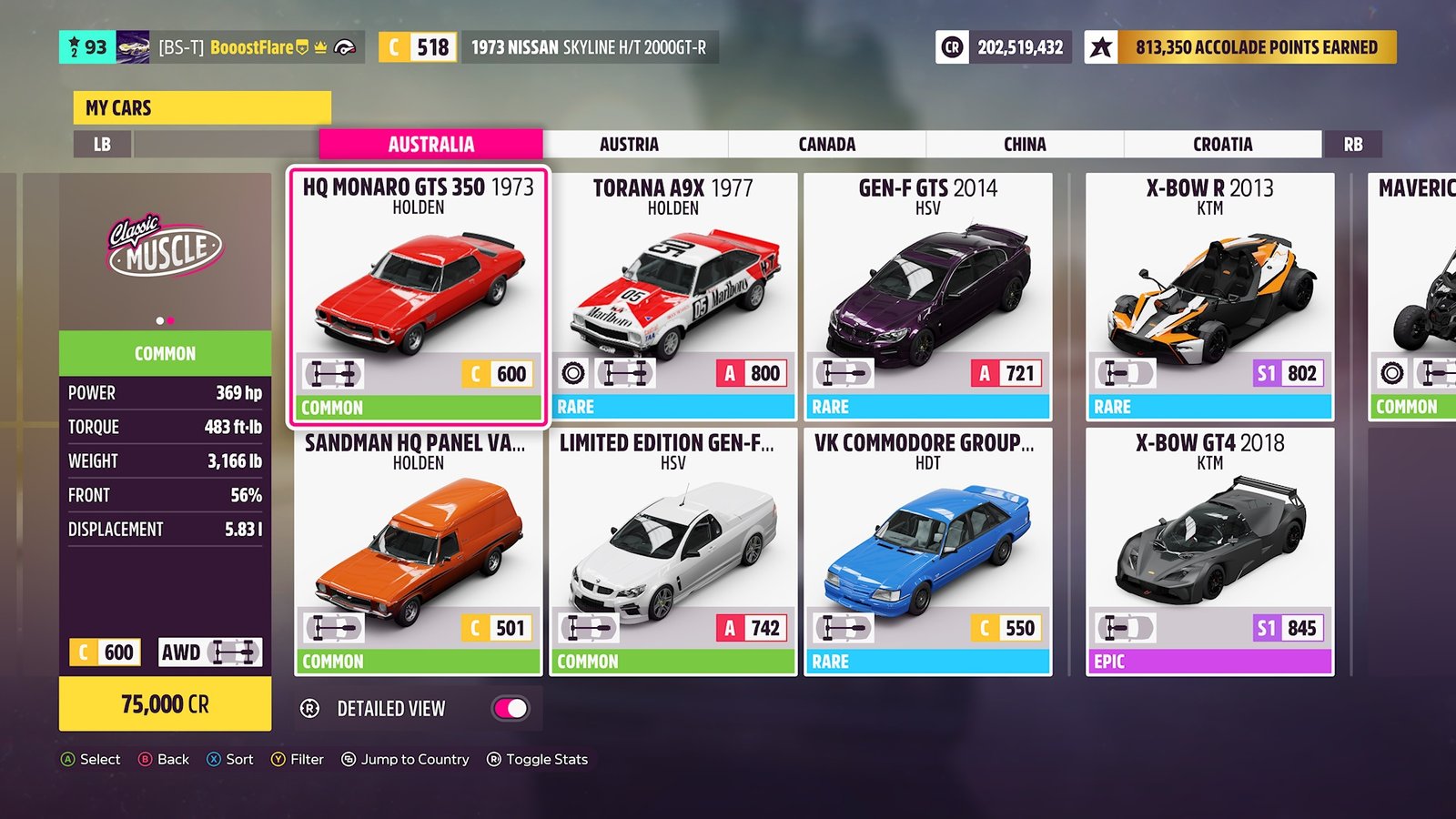Choose the orange Sandman HQ Panel Van

point(419,551)
